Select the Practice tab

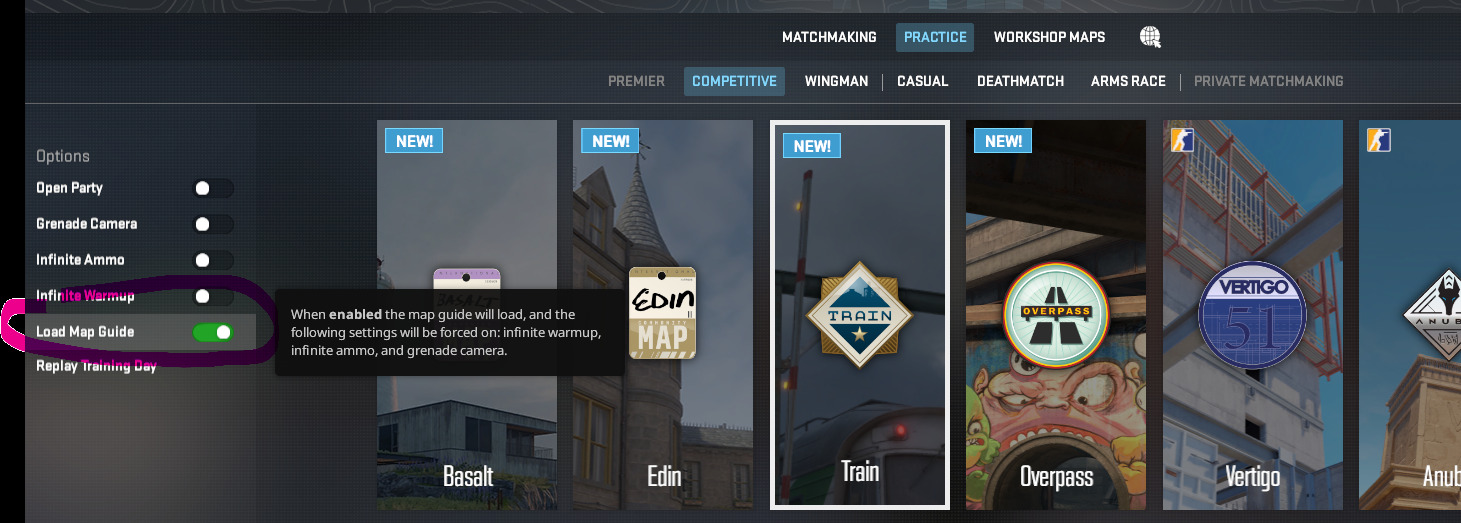935,37
